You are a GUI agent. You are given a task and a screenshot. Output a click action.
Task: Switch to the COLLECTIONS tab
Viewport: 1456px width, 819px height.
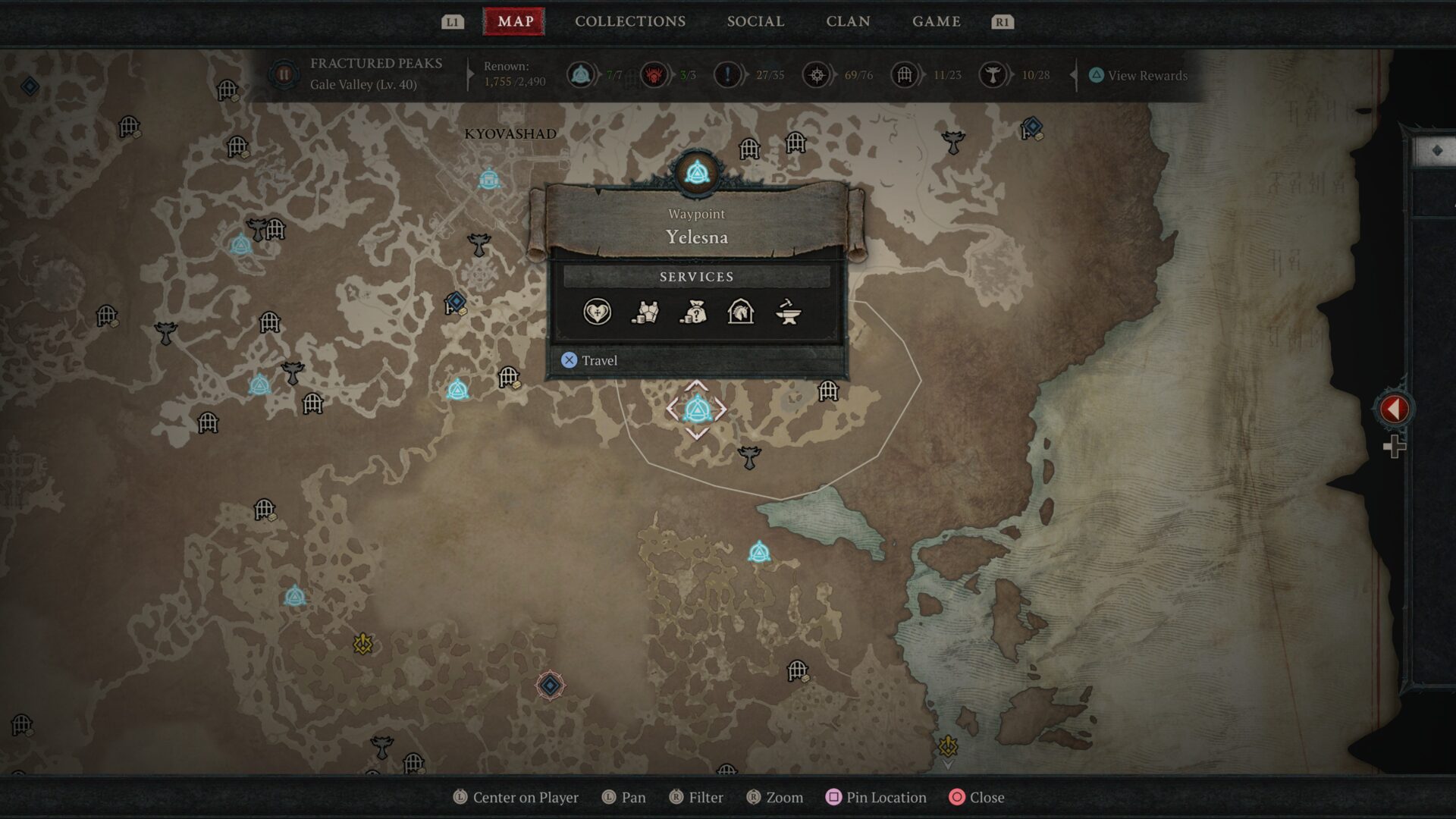pos(629,21)
